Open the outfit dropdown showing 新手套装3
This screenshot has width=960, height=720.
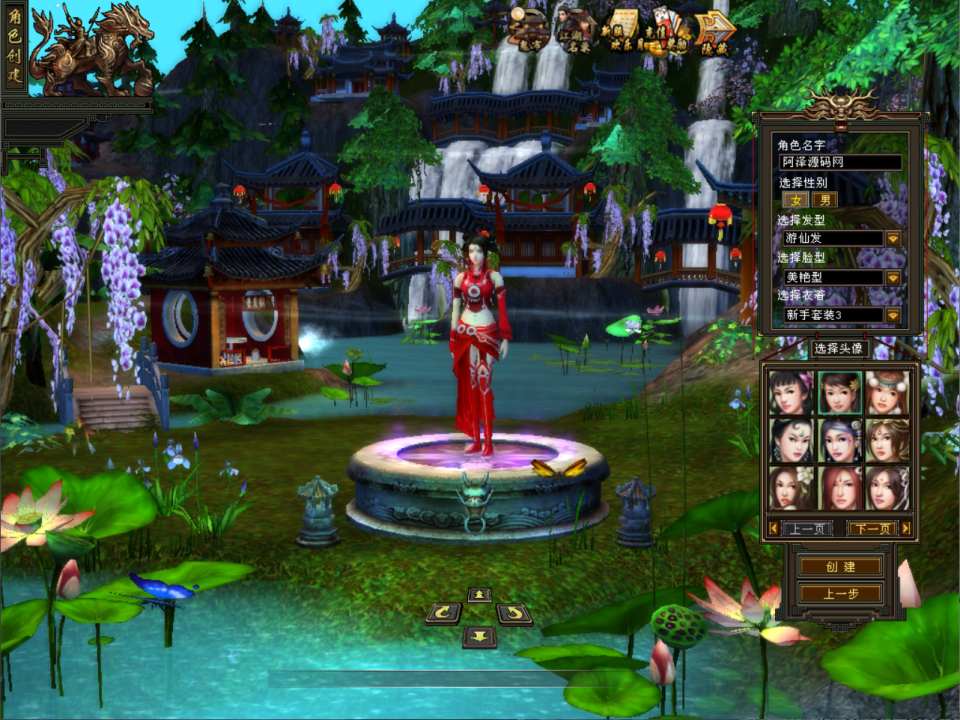click(893, 315)
